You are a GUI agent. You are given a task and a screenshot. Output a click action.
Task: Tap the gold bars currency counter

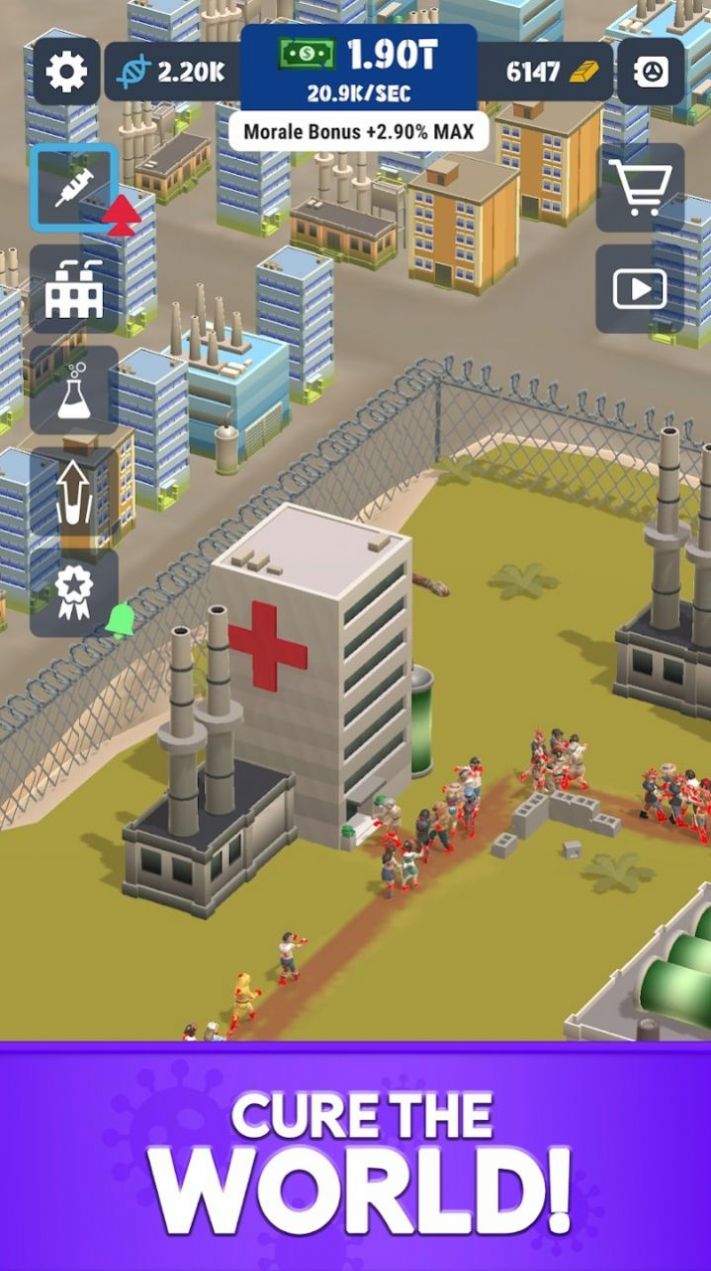pos(546,72)
